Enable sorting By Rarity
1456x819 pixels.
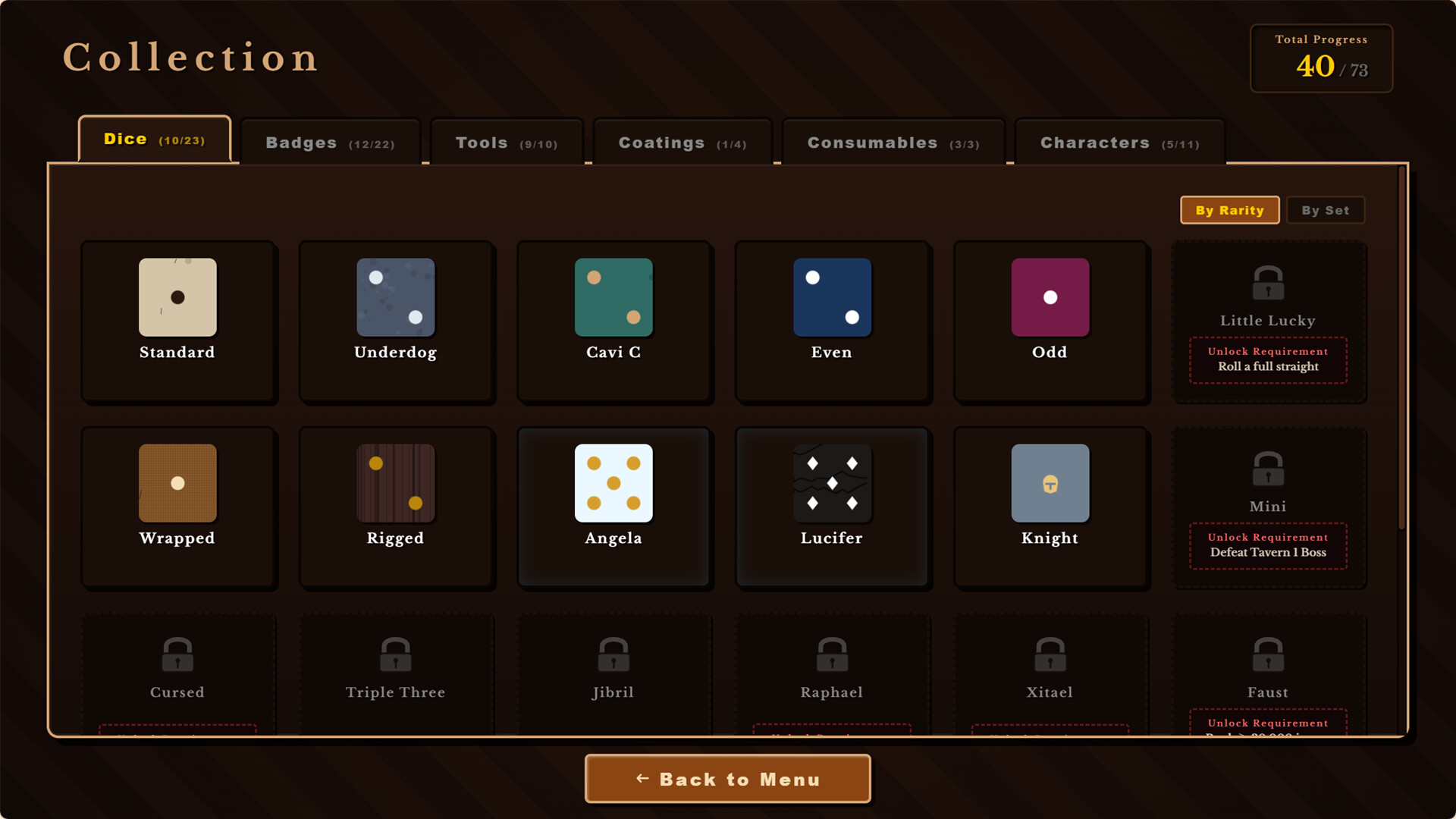(x=1229, y=210)
